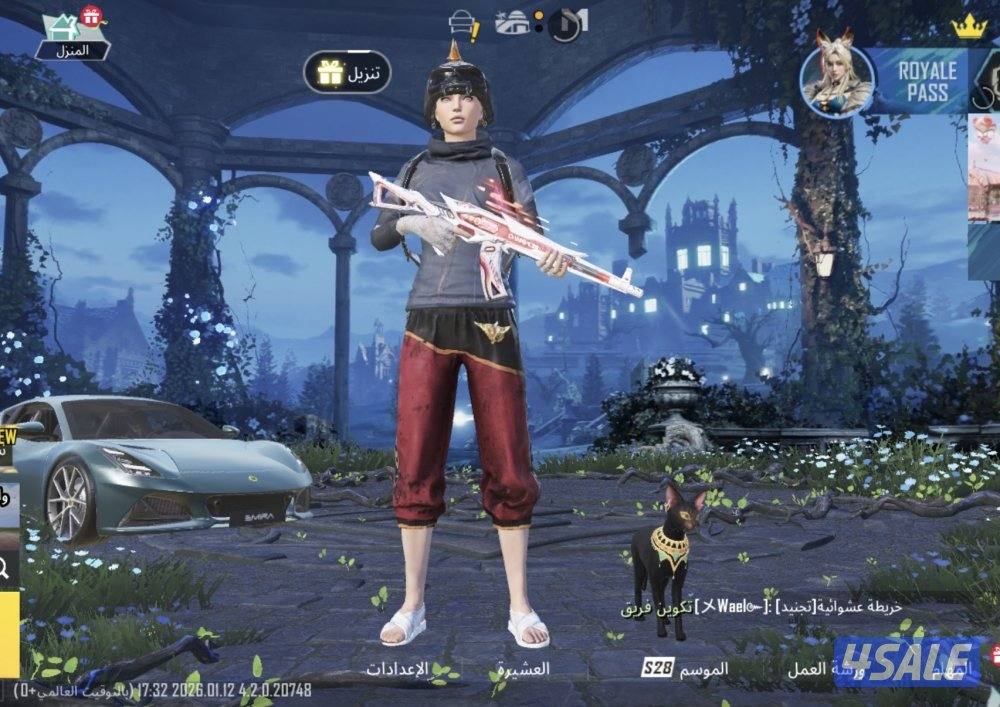This screenshot has height=707, width=1000.
Task: Click the 4SALE watermark logo
Action: [907, 661]
